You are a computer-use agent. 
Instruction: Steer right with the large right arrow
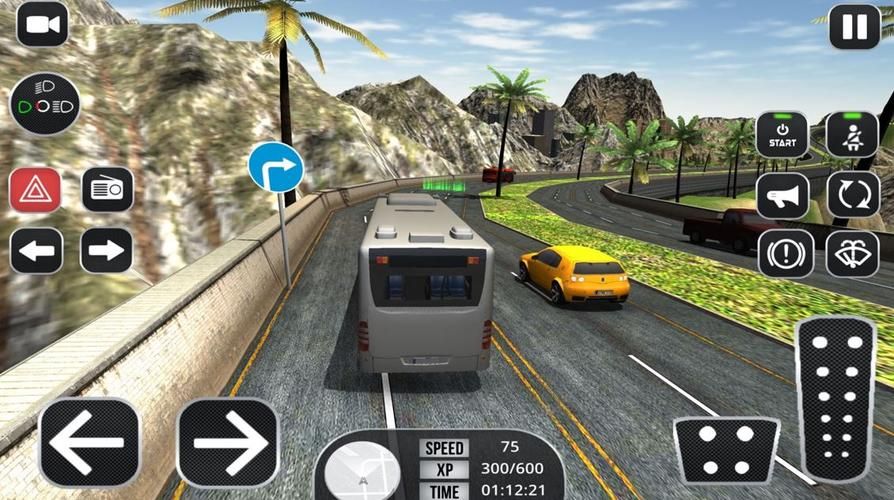(x=227, y=442)
